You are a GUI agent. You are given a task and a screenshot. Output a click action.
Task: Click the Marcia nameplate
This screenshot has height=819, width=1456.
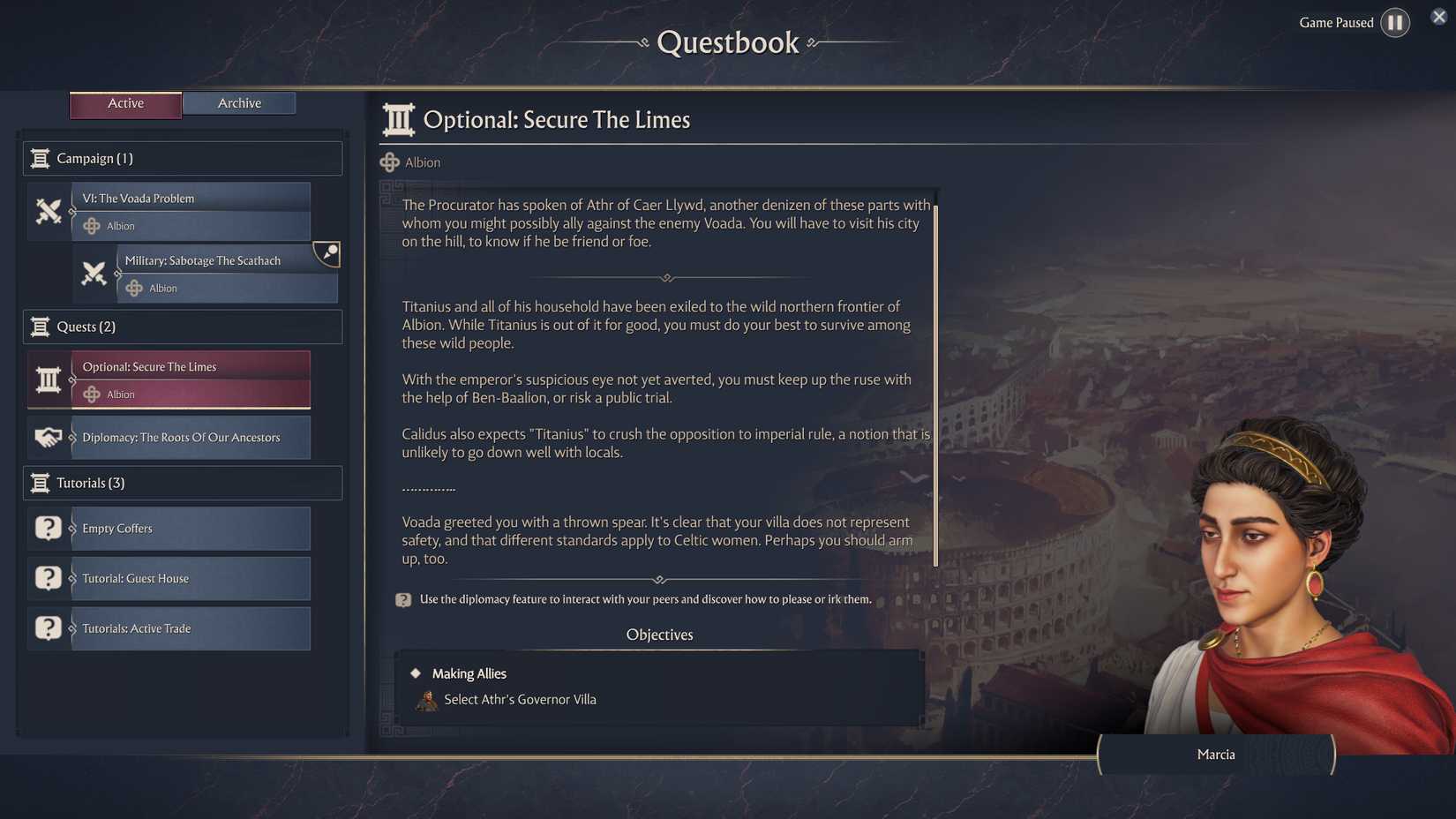(x=1216, y=755)
